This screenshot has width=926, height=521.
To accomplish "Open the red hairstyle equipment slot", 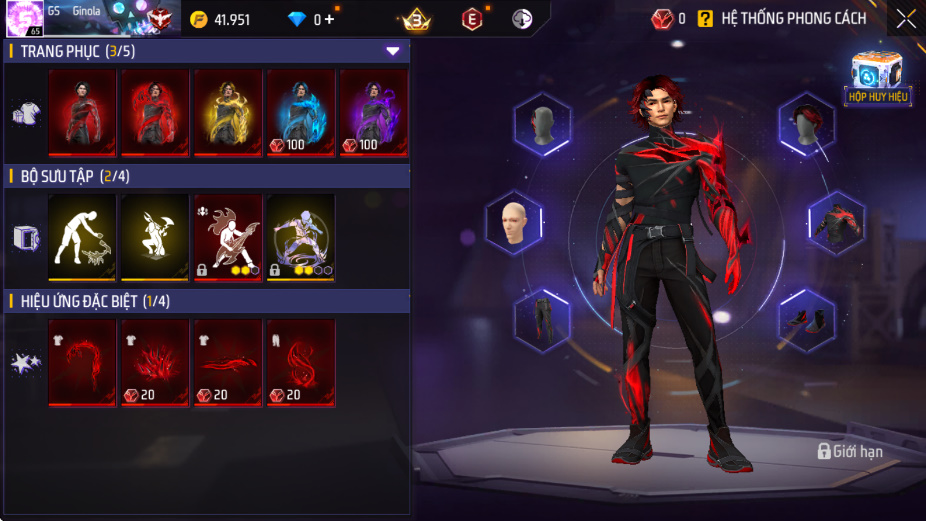I will click(x=807, y=124).
